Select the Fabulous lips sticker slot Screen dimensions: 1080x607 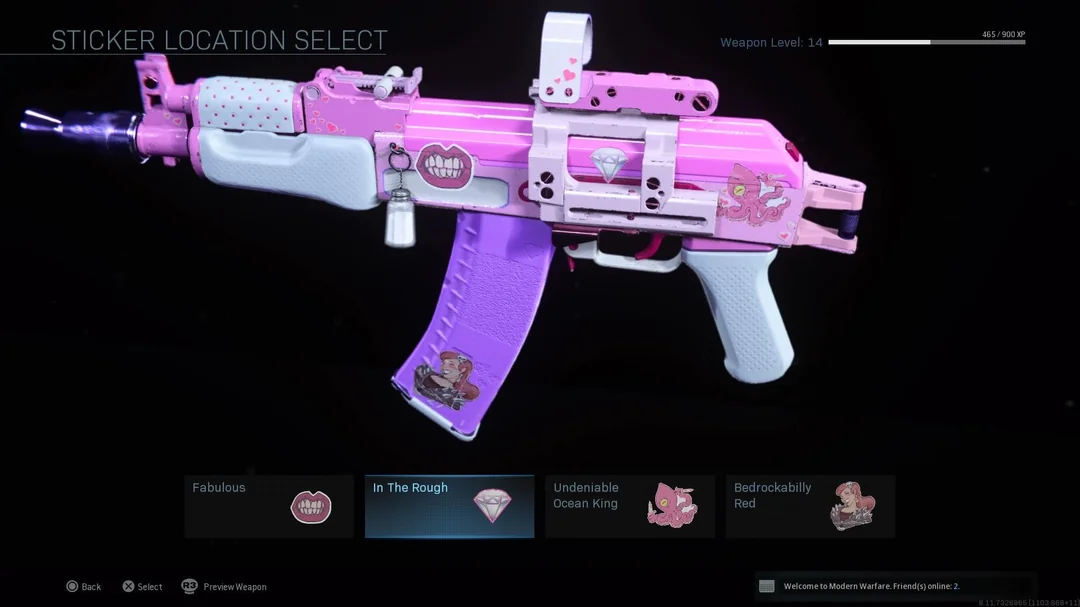click(269, 506)
